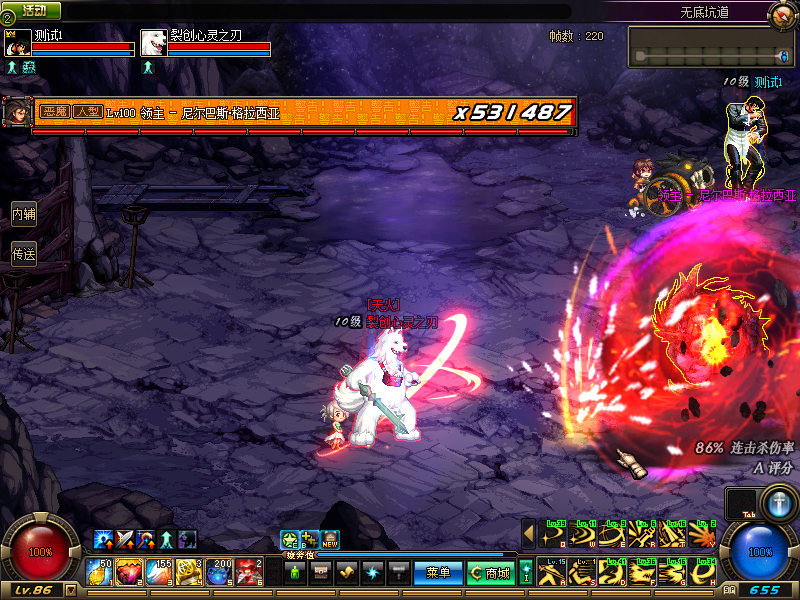Open the 商城 shop
The height and width of the screenshot is (600, 800).
pyautogui.click(x=491, y=573)
